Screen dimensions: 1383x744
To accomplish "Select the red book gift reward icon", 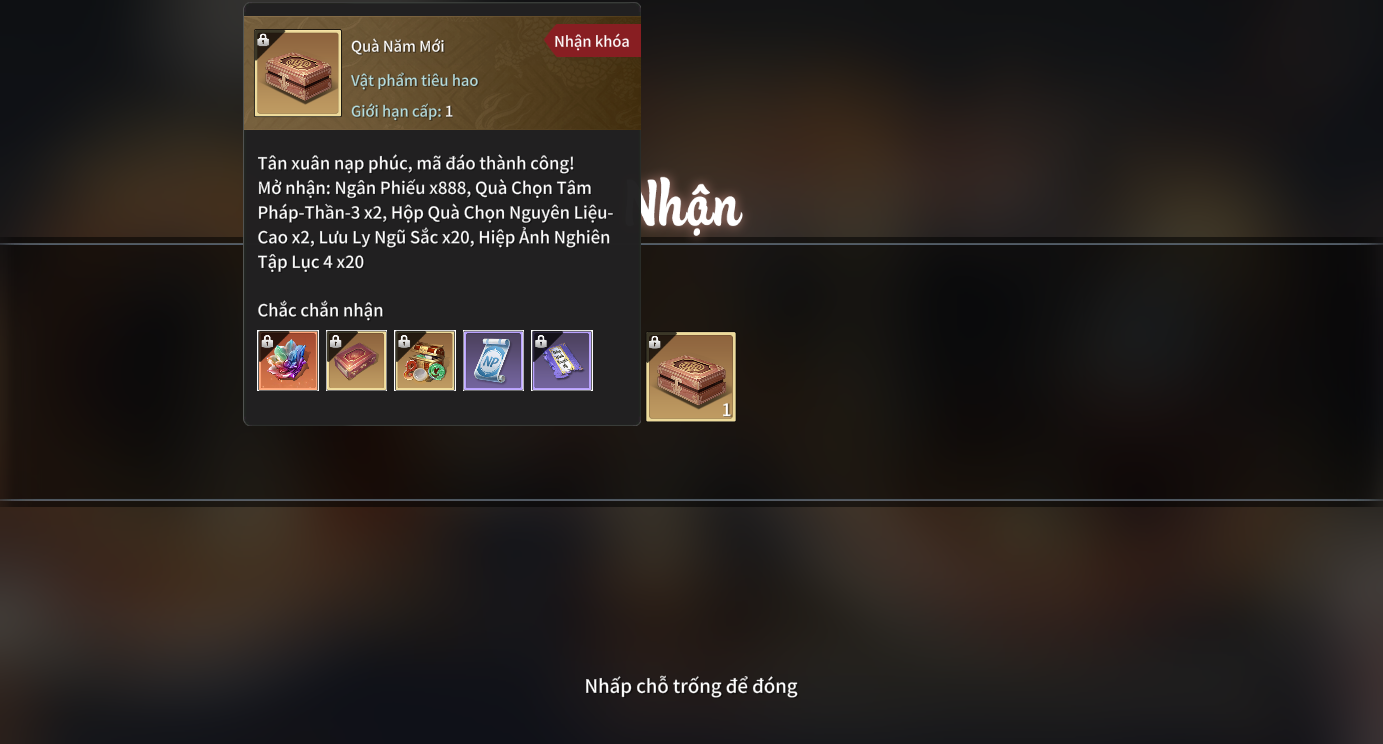I will coord(356,360).
